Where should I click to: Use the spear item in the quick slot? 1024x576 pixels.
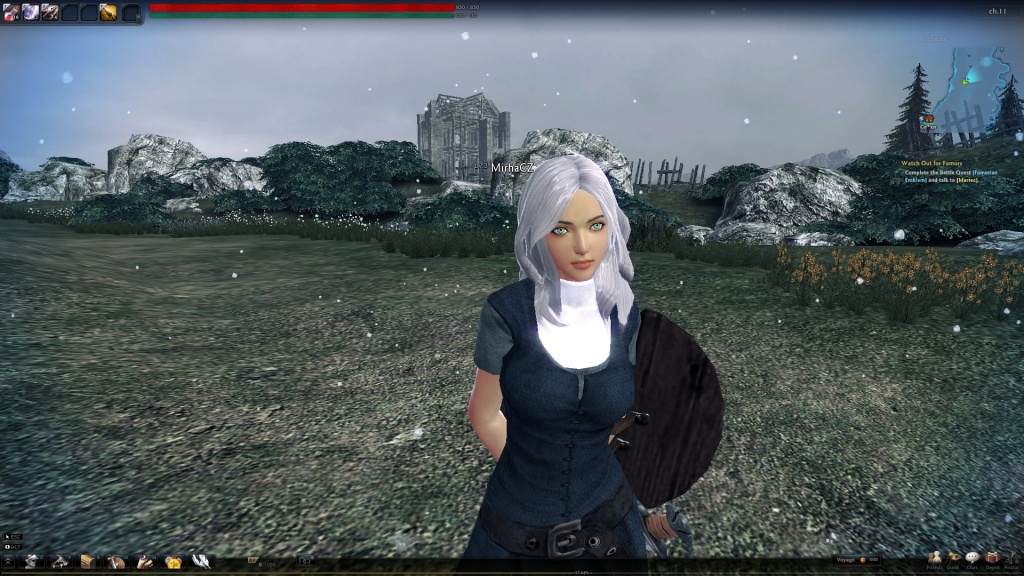[x=49, y=12]
